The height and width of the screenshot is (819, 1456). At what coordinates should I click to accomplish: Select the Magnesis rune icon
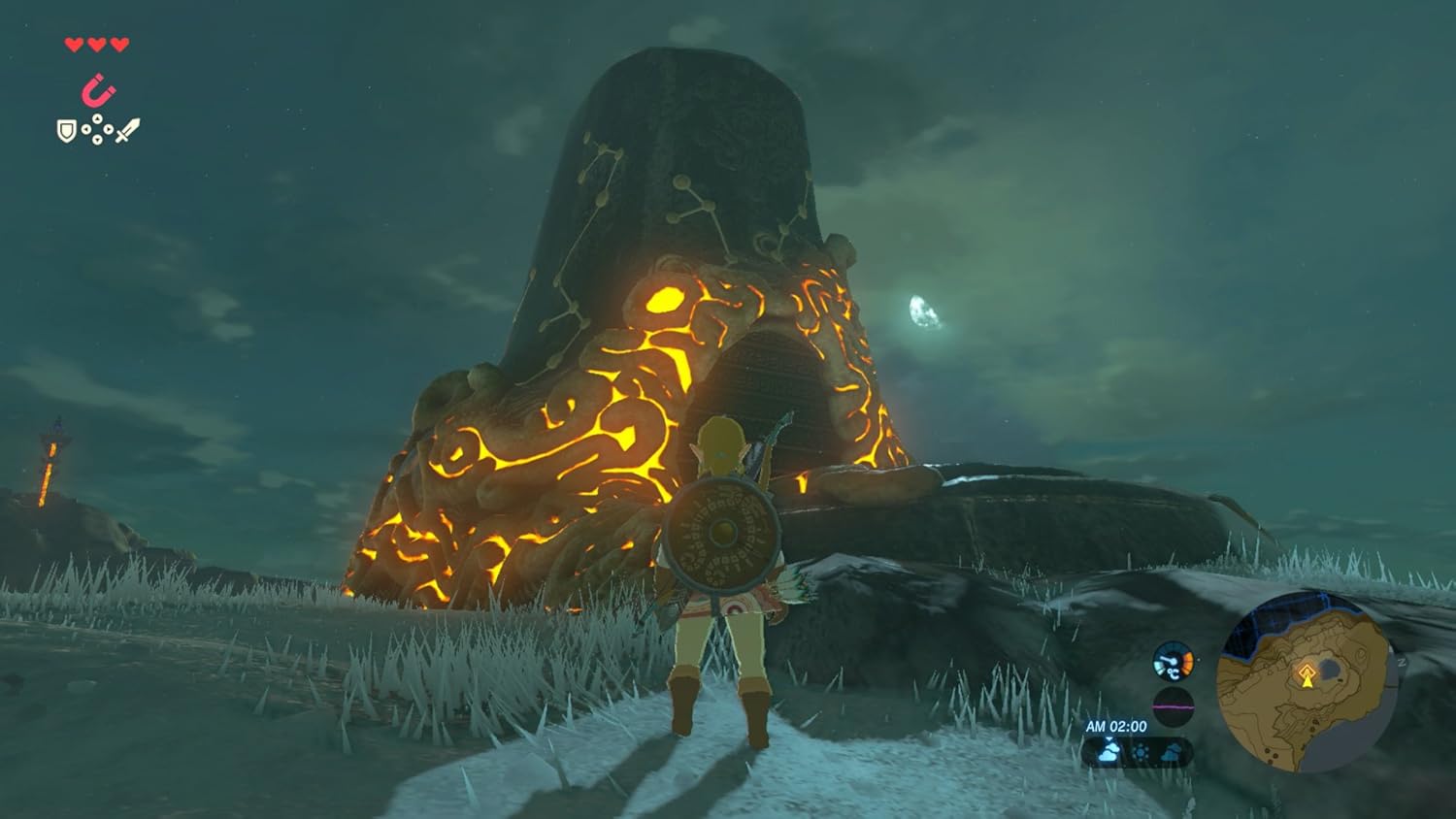[x=97, y=89]
